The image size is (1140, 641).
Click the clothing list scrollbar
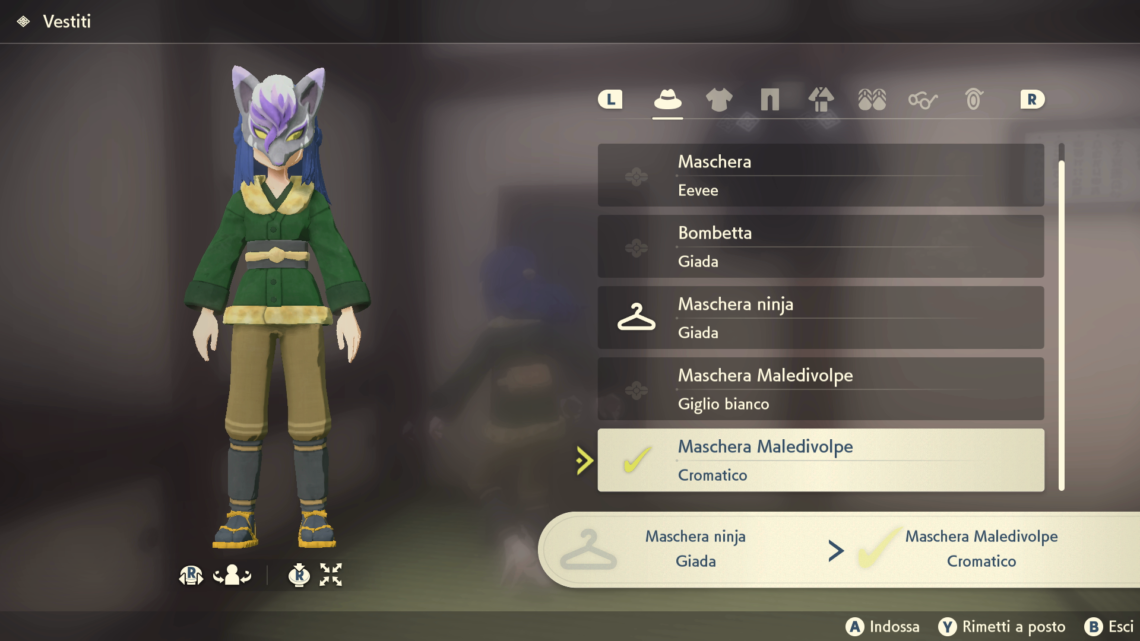(x=1061, y=320)
